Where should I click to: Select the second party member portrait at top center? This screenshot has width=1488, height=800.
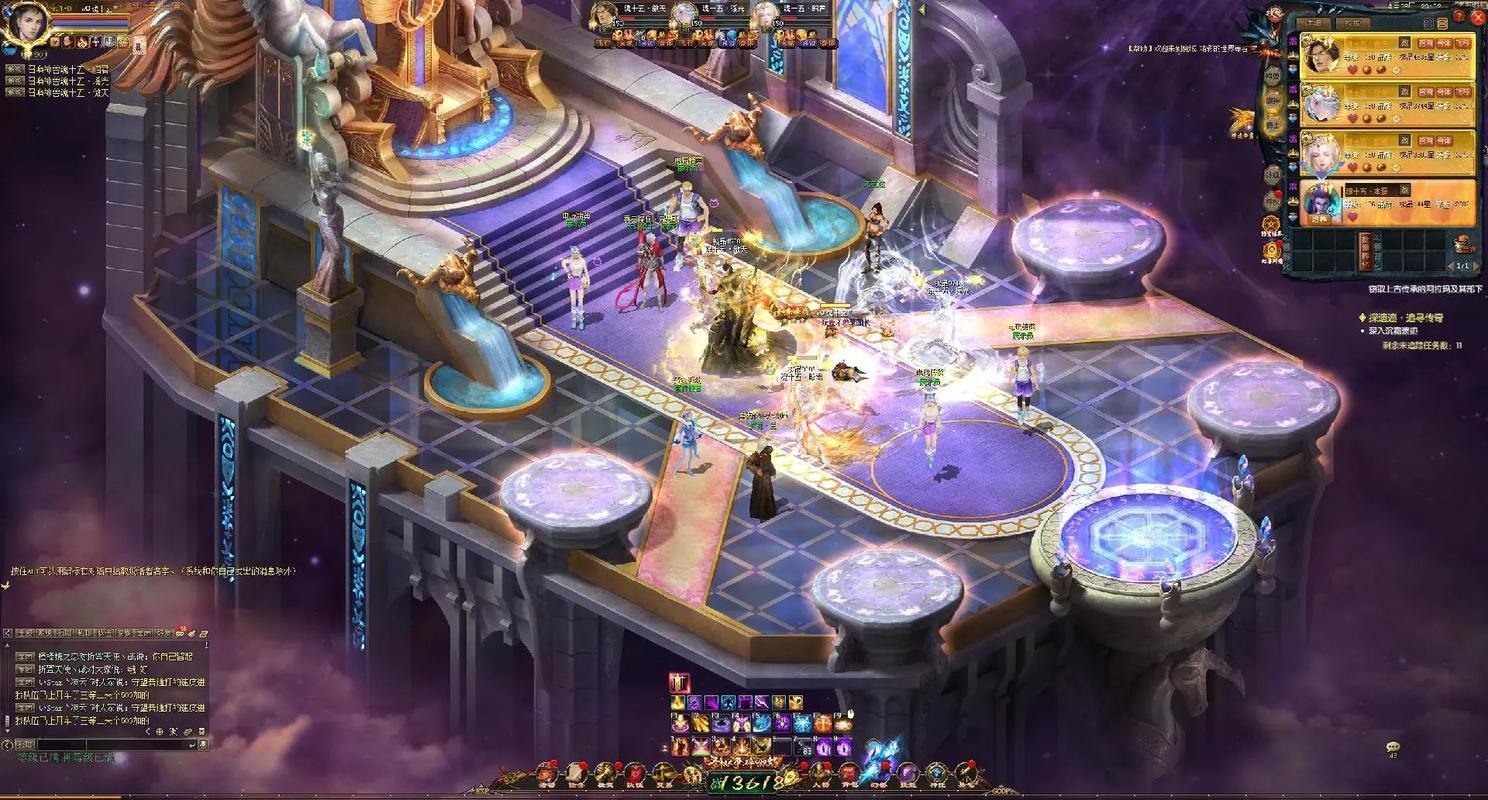point(685,15)
